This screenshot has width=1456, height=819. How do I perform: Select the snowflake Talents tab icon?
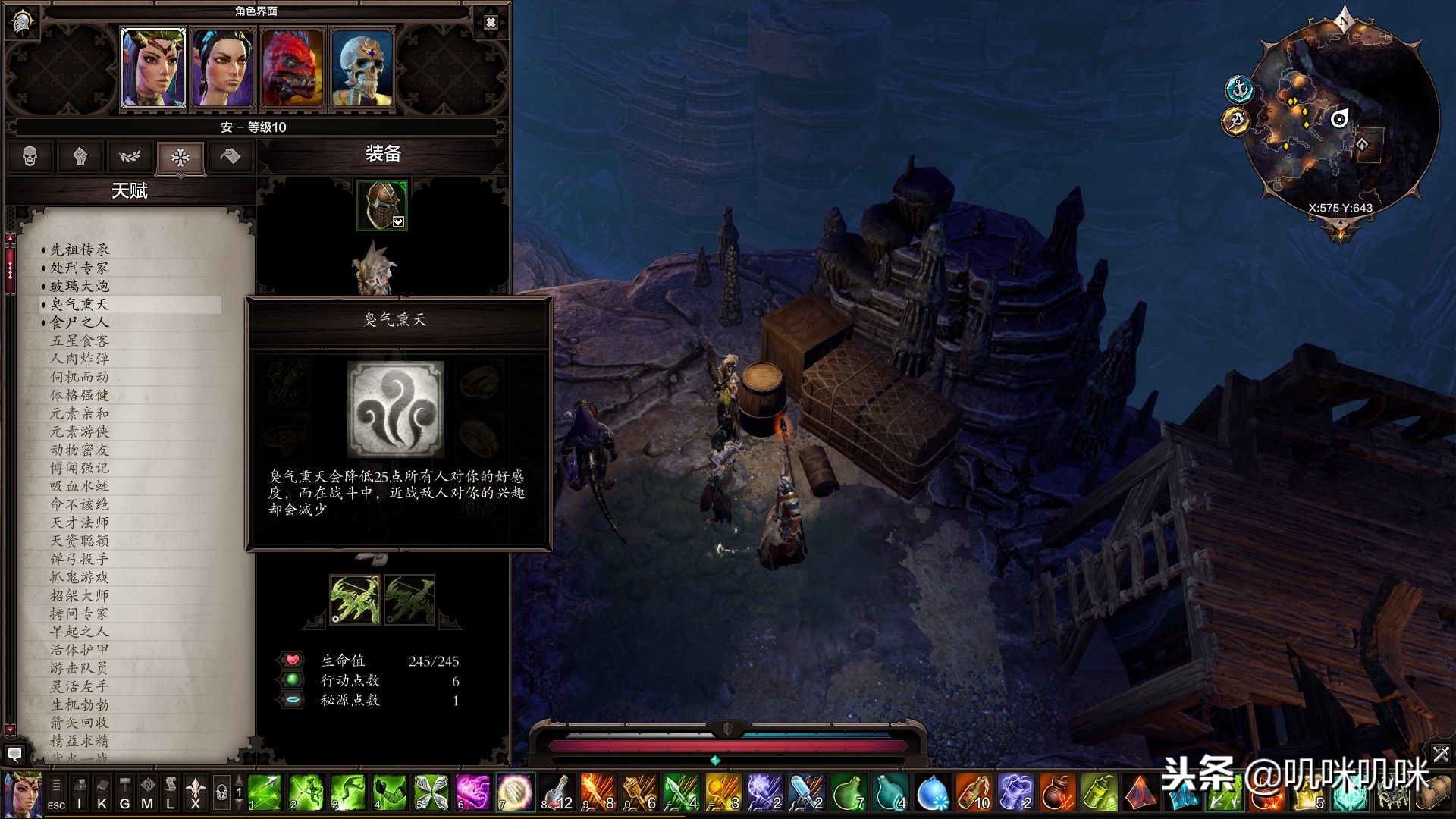click(x=180, y=157)
